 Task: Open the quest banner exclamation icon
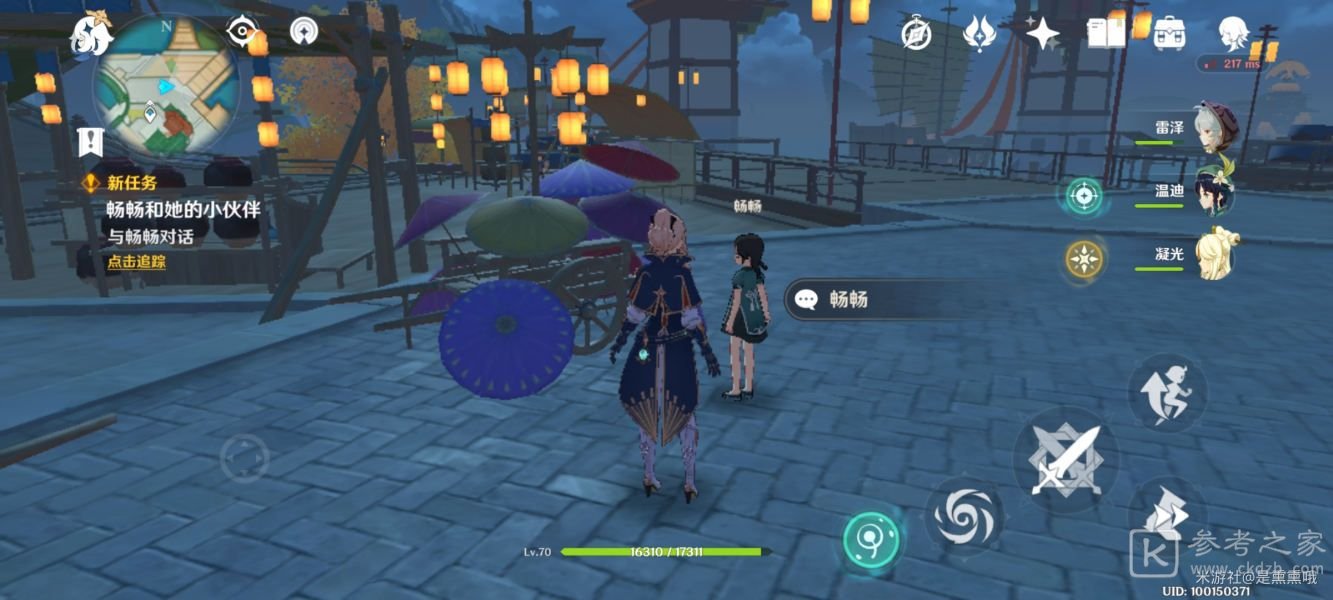tap(91, 141)
